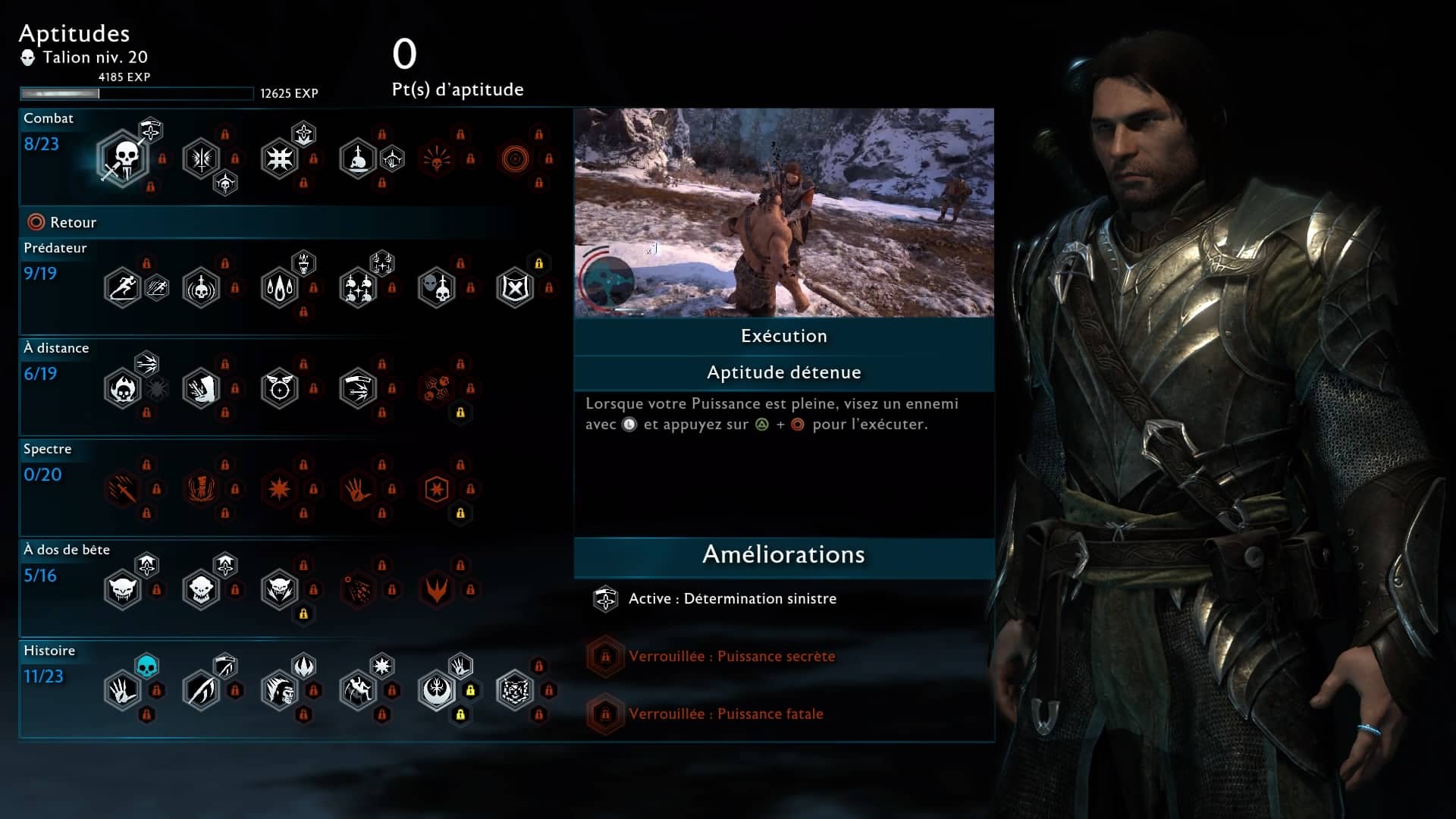Select the locked red dagger Spectre skill
The image size is (1456, 819).
[123, 490]
